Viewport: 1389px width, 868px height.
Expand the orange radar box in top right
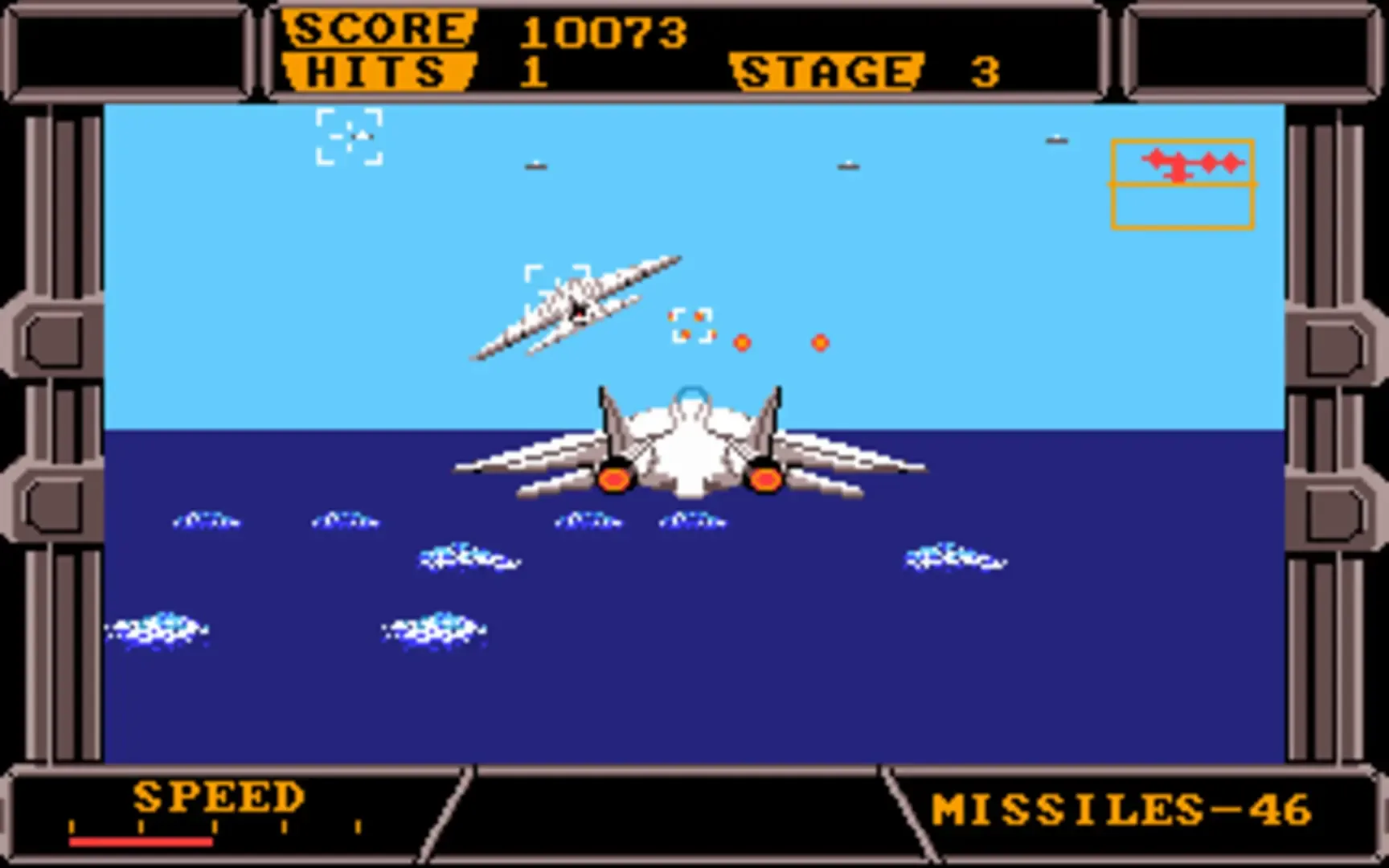1182,183
